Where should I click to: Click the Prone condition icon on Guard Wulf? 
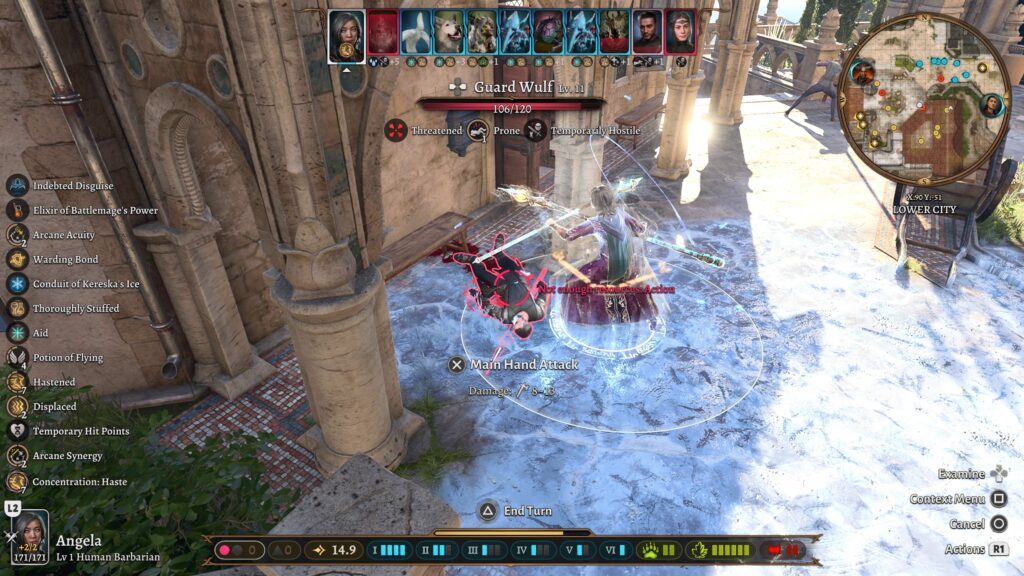click(x=479, y=130)
